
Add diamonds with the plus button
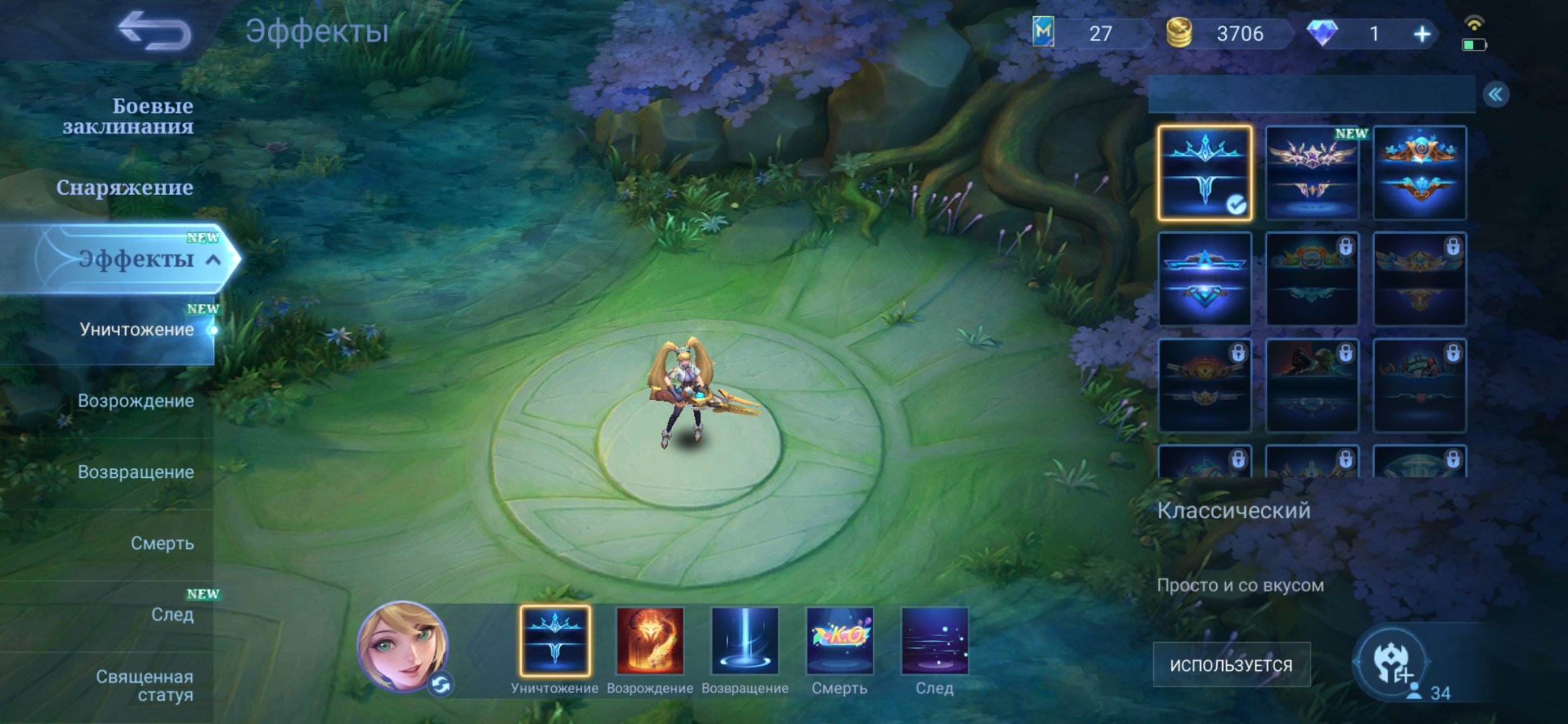pyautogui.click(x=1422, y=34)
